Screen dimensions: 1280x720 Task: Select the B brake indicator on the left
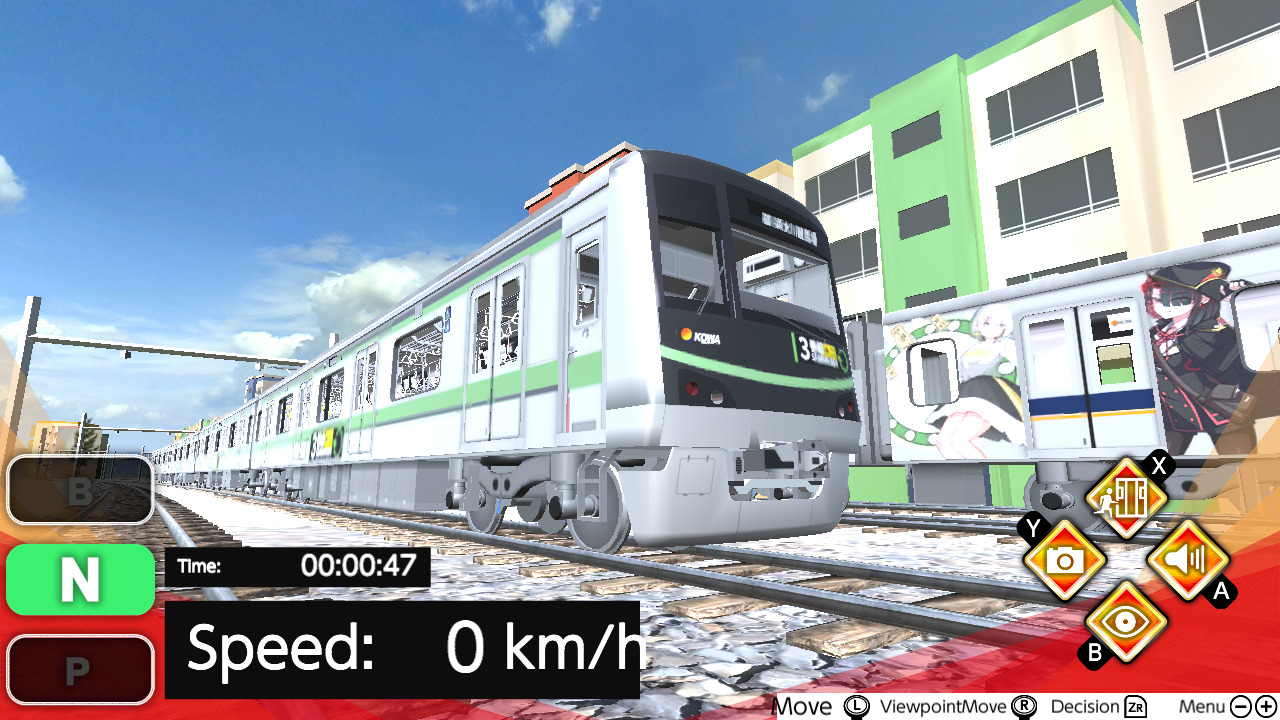tap(79, 491)
